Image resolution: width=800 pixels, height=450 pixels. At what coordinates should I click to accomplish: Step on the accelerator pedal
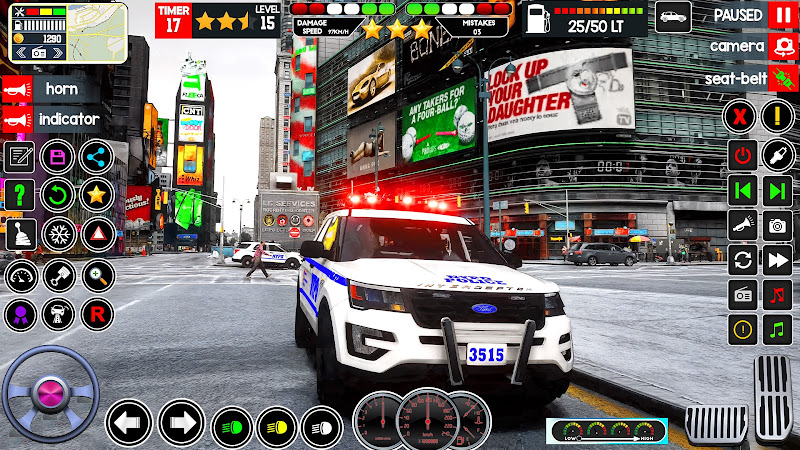pos(773,398)
